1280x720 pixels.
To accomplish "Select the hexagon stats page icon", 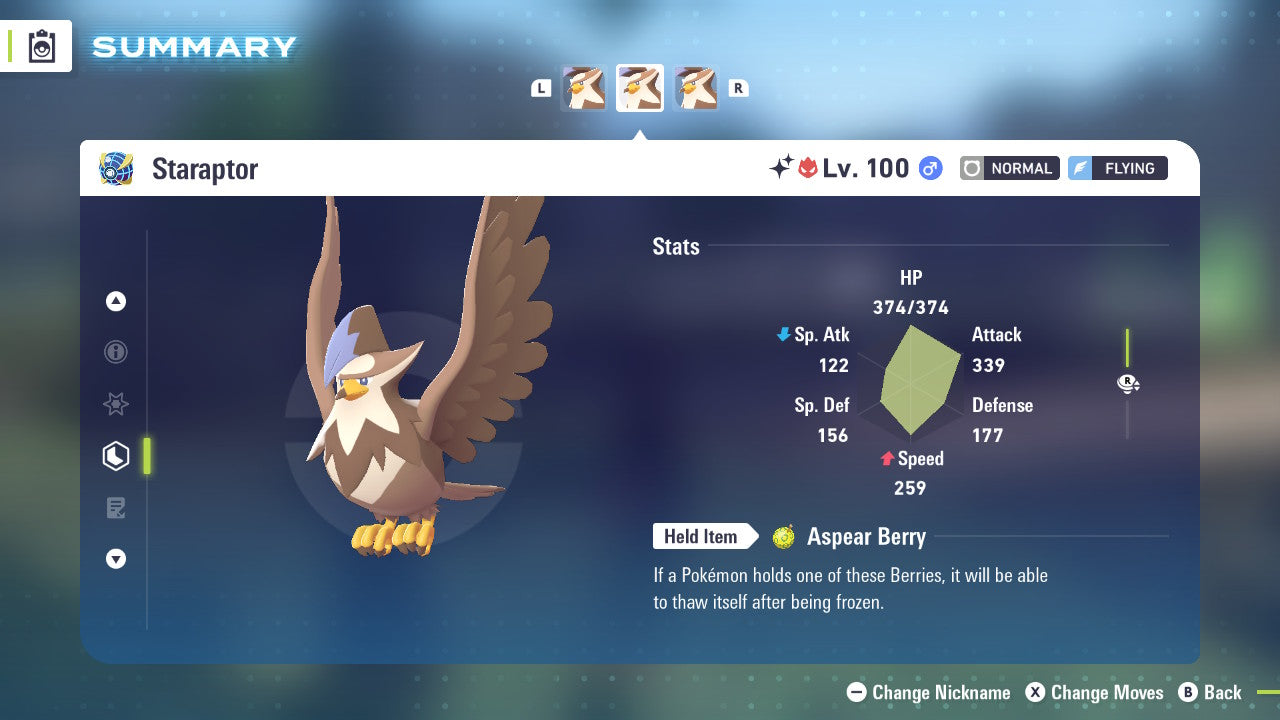I will point(116,456).
